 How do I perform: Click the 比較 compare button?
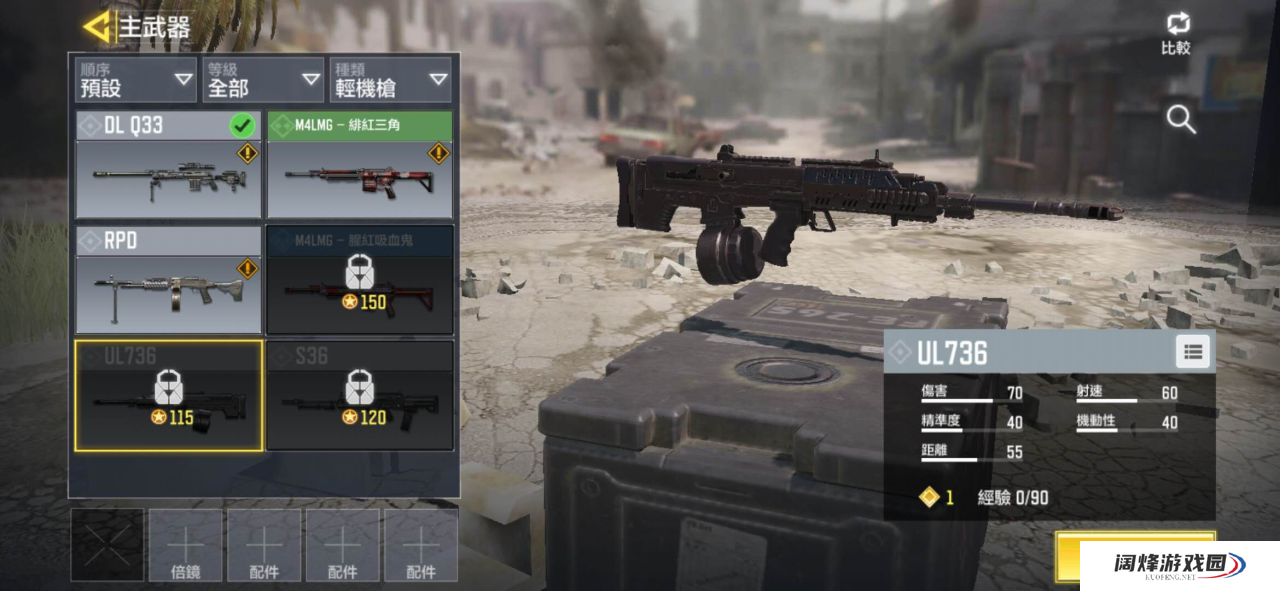click(1176, 33)
